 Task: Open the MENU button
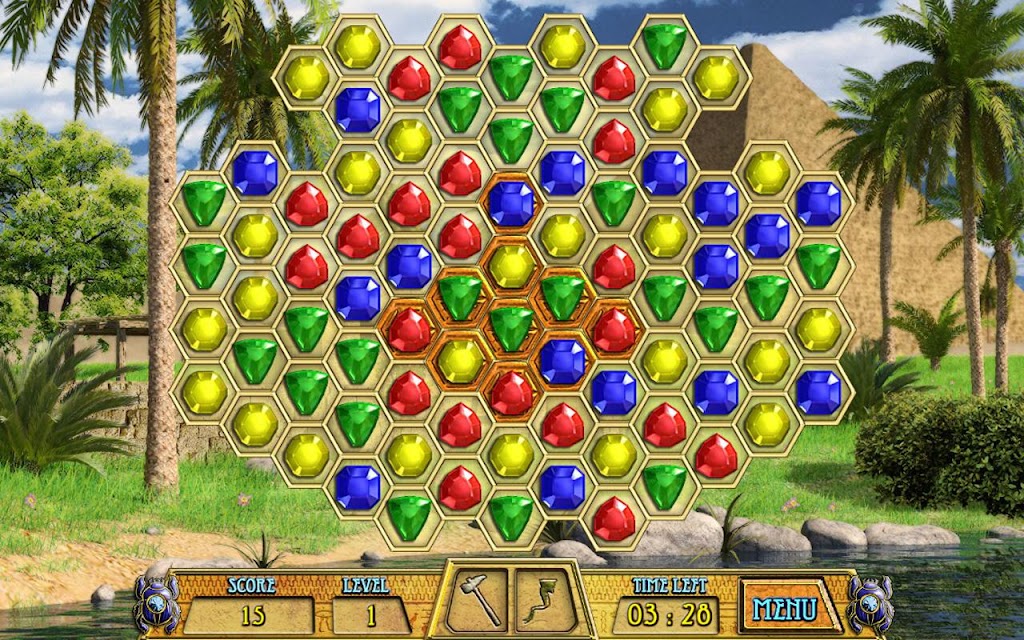click(785, 607)
